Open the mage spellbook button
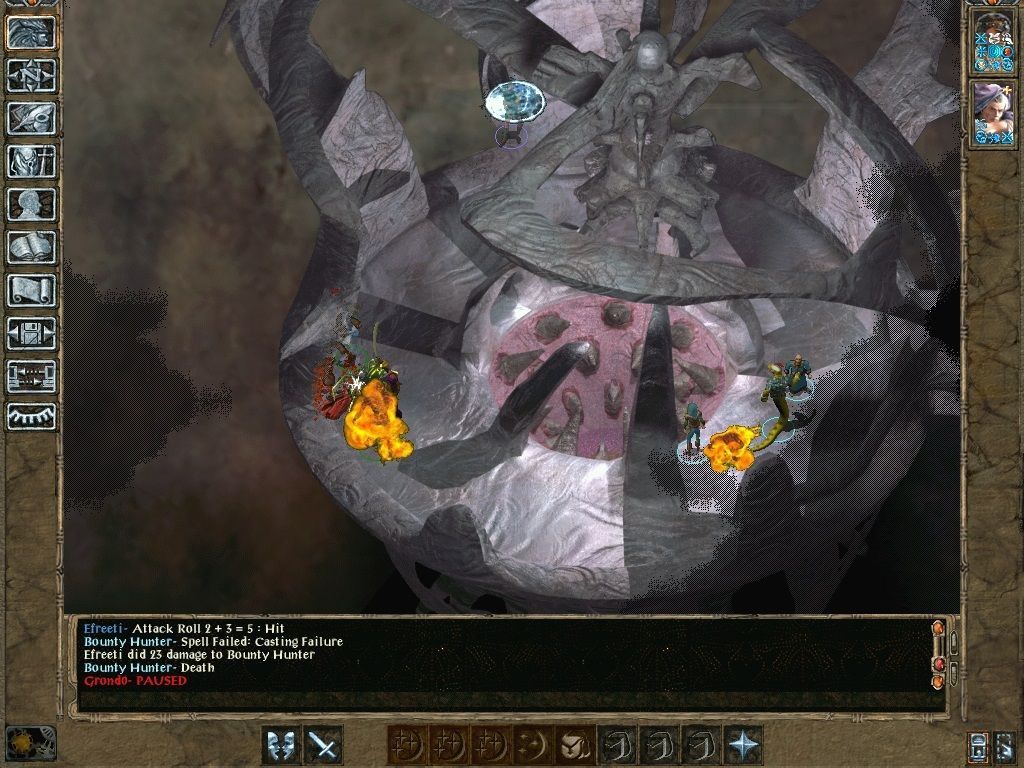Viewport: 1024px width, 768px height. click(32, 247)
